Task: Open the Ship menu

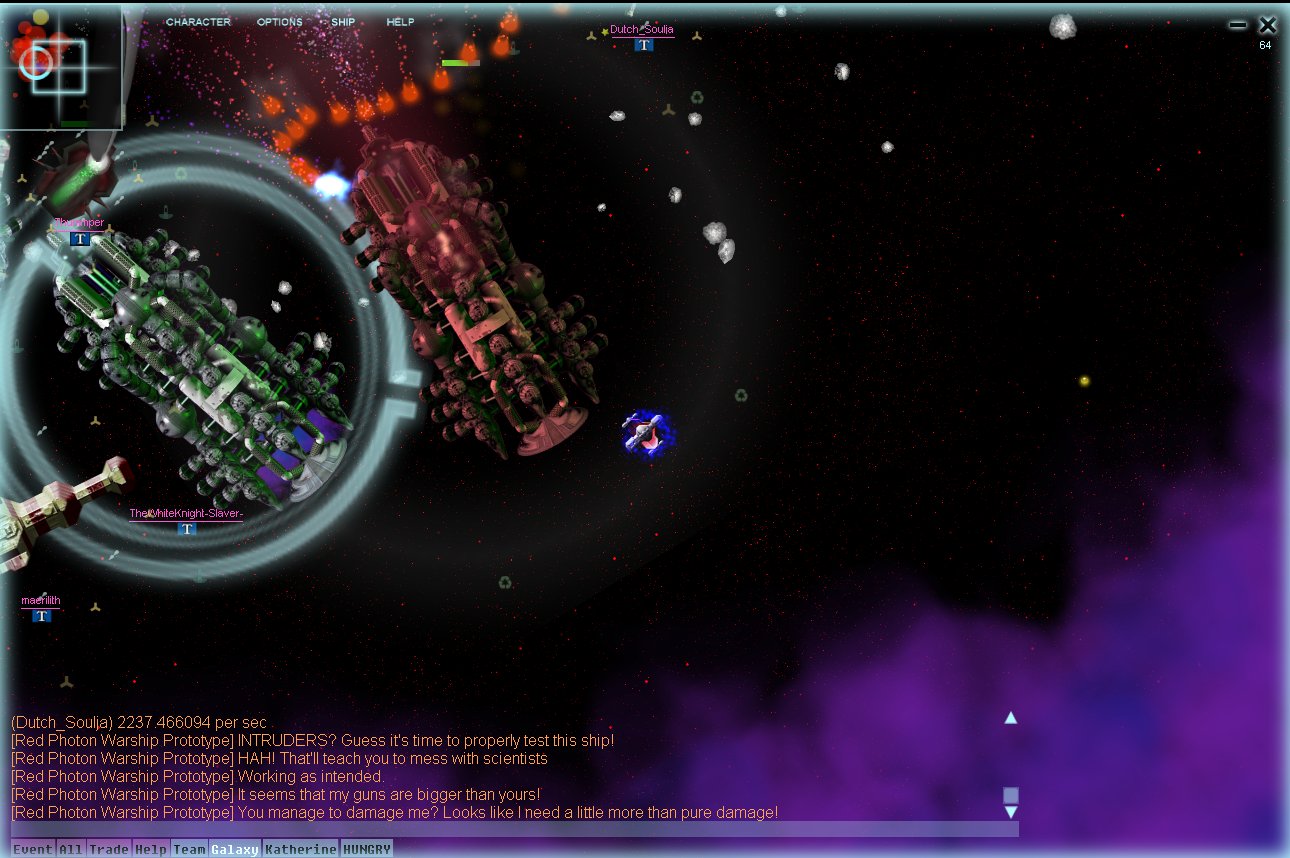Action: click(343, 22)
